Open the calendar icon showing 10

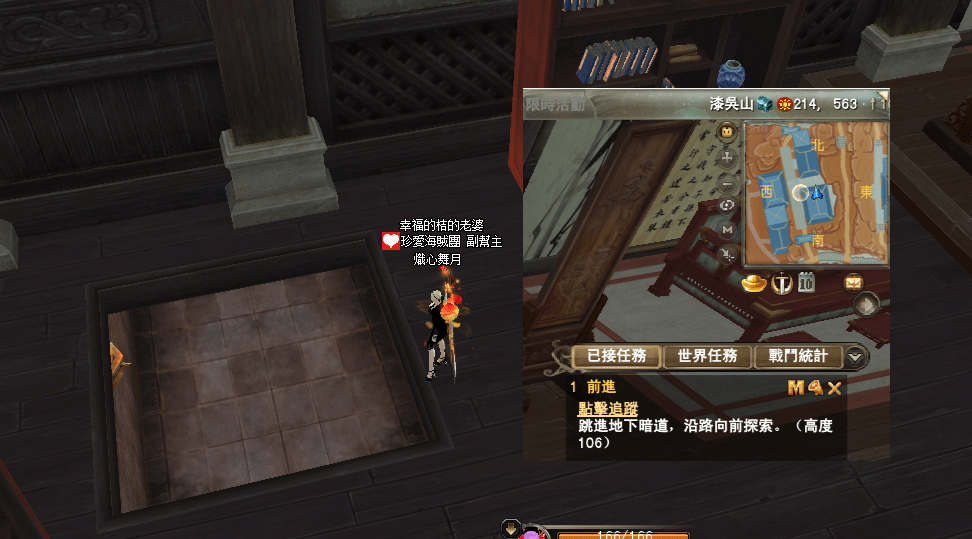coord(806,283)
